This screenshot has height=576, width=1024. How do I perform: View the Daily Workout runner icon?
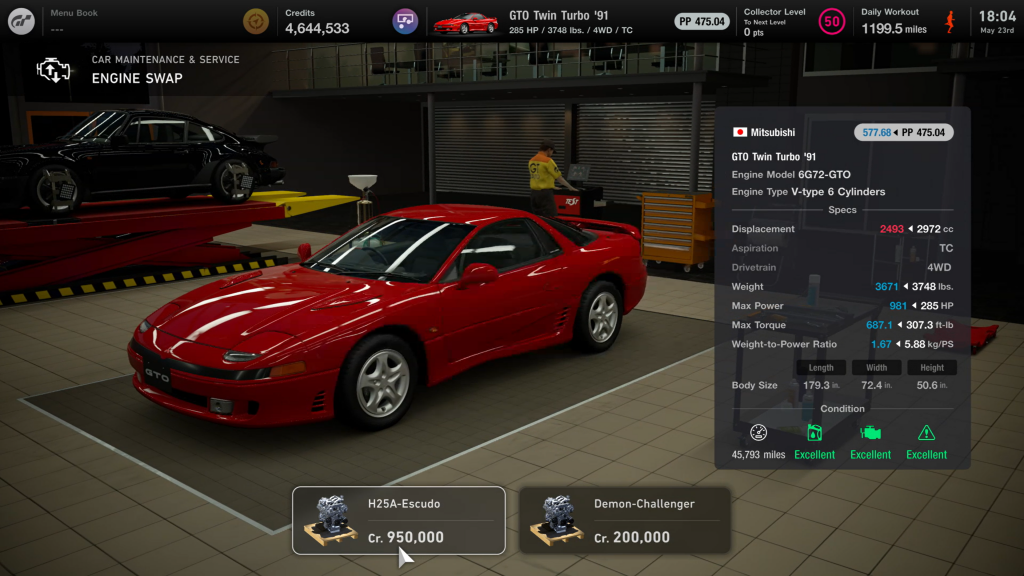click(x=949, y=21)
